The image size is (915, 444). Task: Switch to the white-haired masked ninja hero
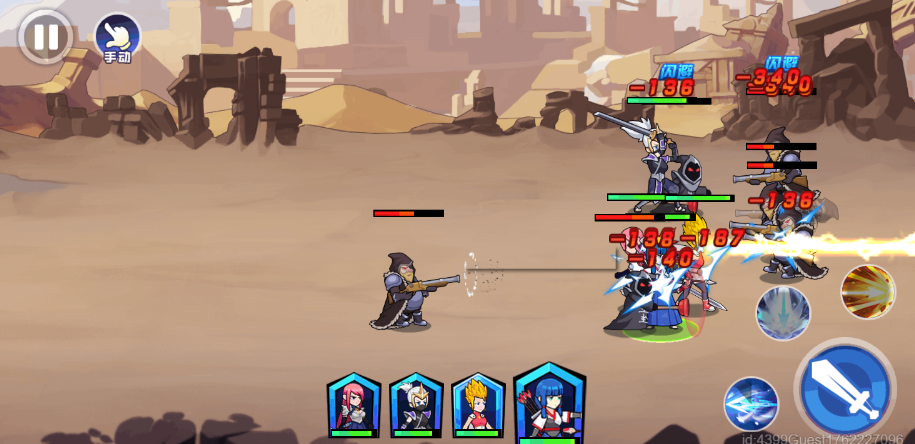[x=416, y=404]
